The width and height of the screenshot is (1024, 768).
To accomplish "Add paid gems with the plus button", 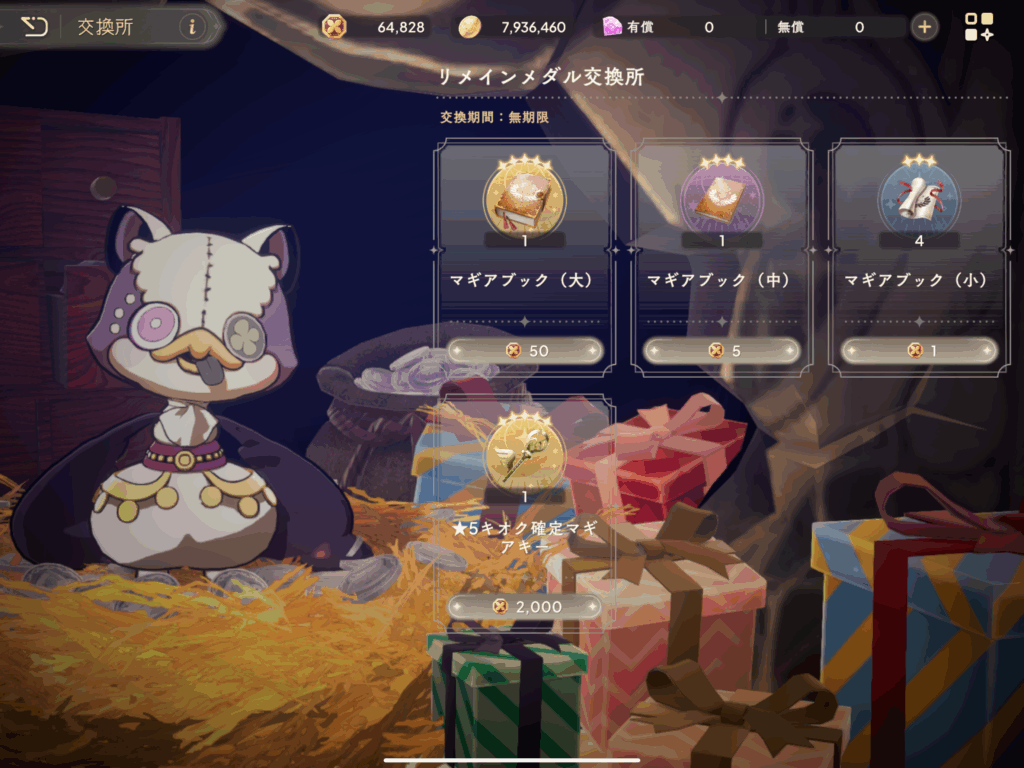I will coord(925,27).
